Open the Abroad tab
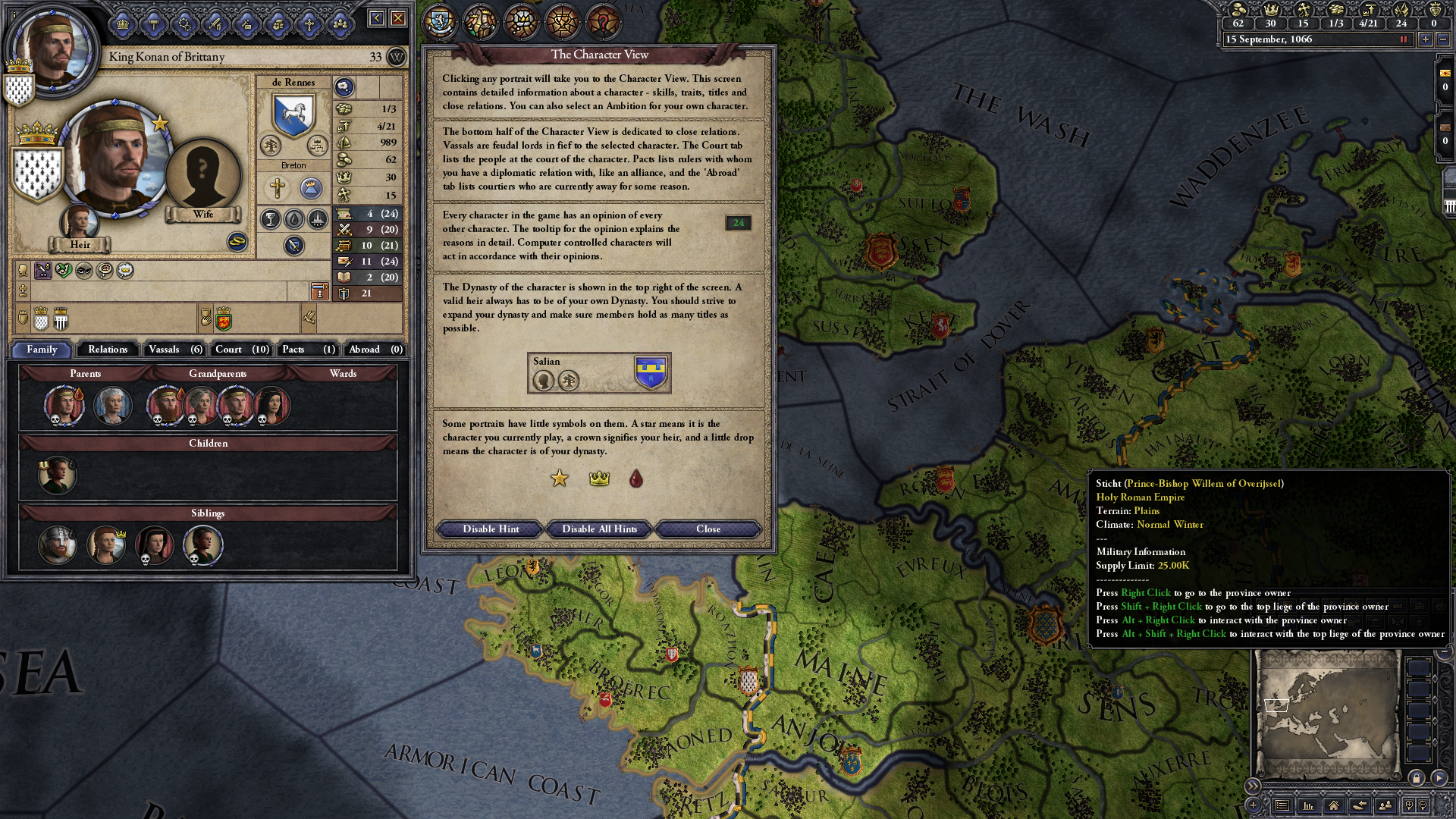The width and height of the screenshot is (1456, 819). tap(375, 350)
